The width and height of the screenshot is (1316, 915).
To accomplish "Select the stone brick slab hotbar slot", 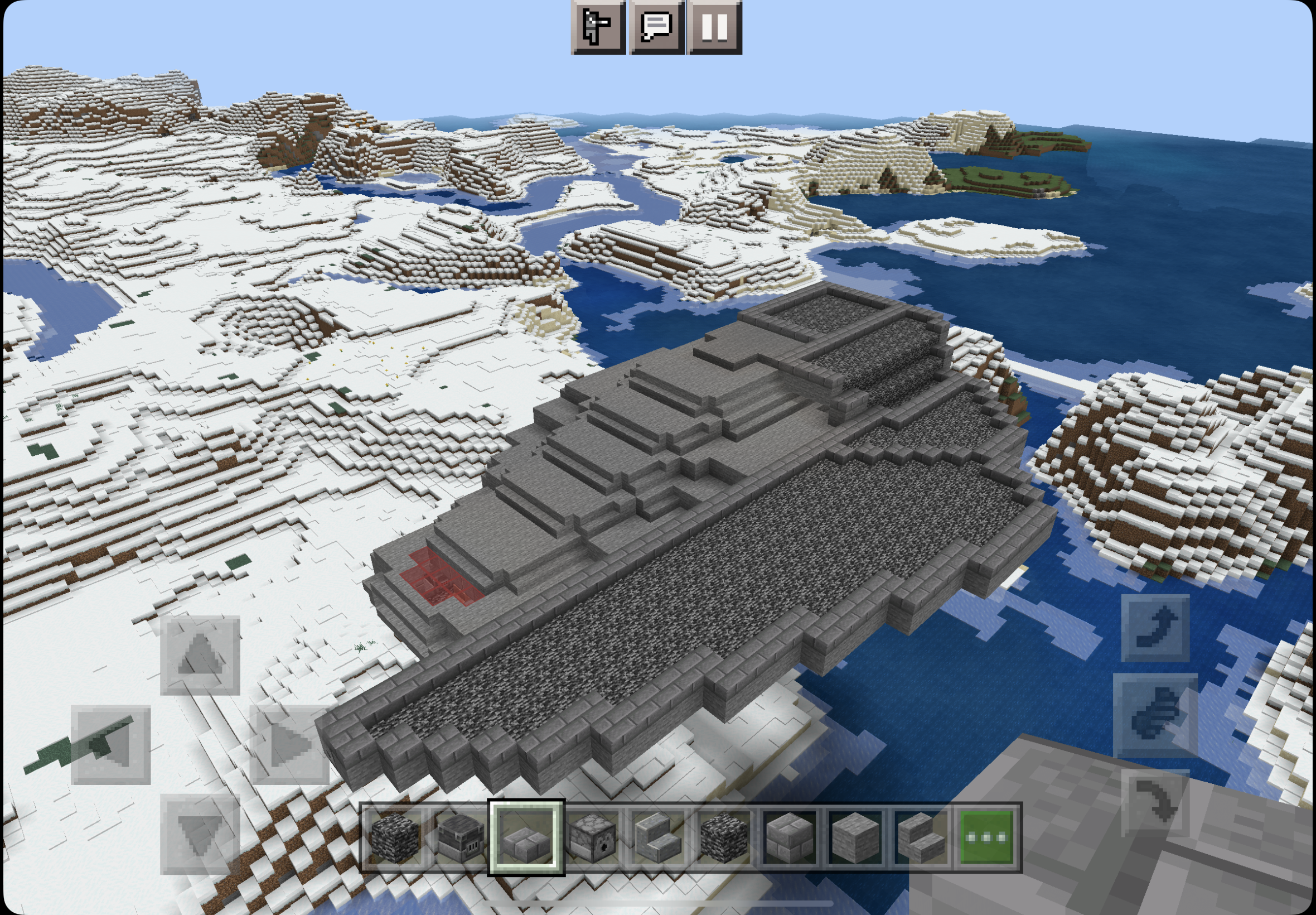I will pyautogui.click(x=526, y=837).
